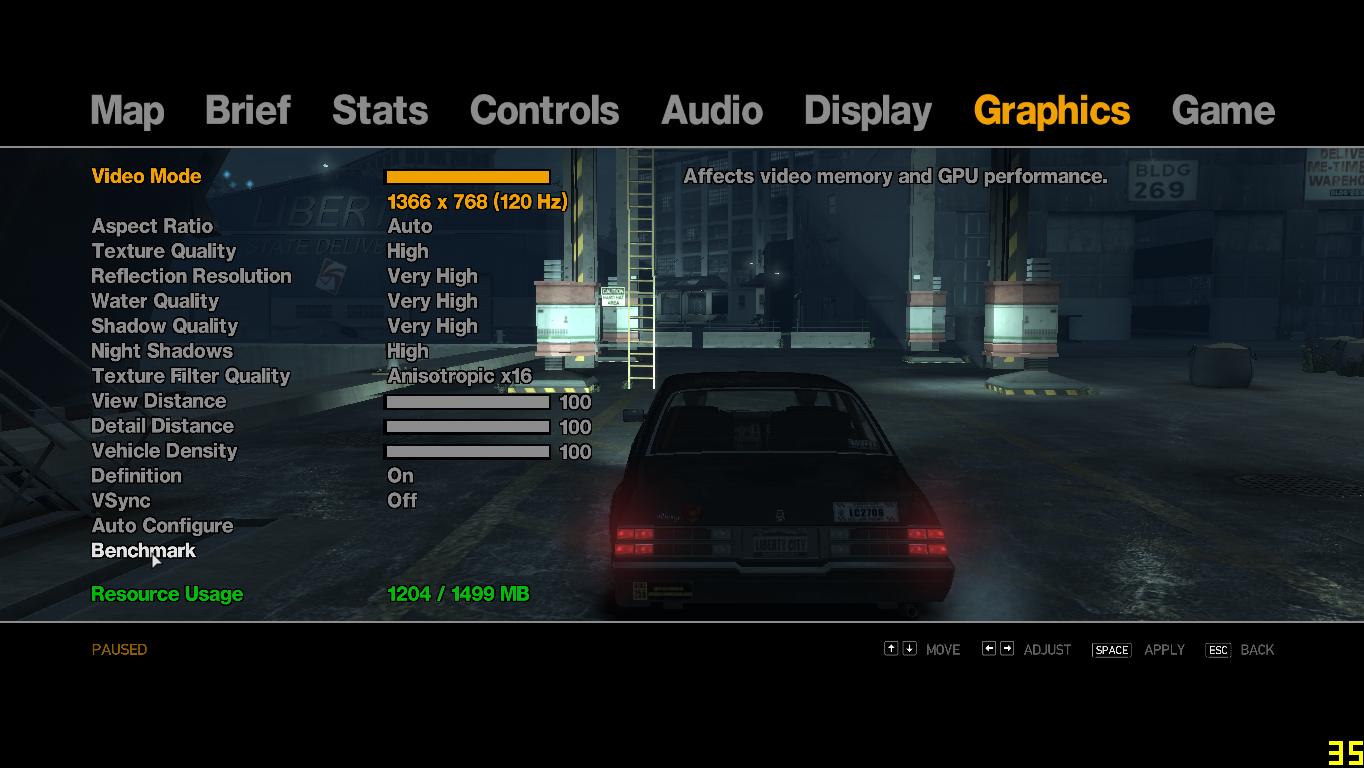Highlight the Reflection Resolution option

(x=191, y=277)
